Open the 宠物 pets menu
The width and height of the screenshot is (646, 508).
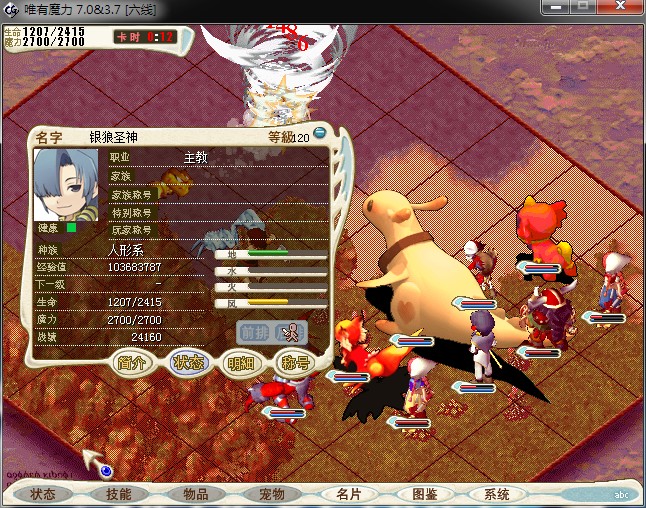pyautogui.click(x=272, y=494)
